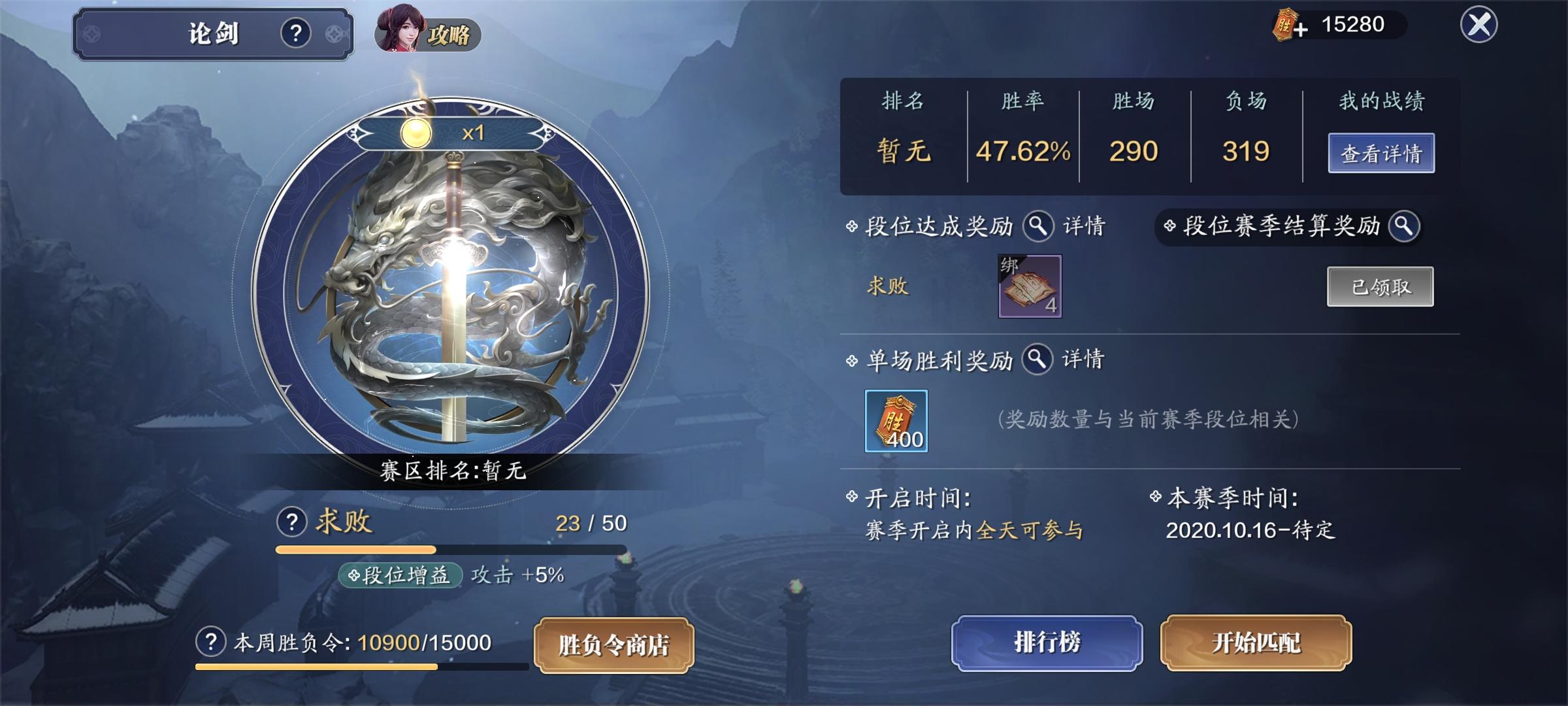1568x706 pixels.
Task: Click the gold 胜 currency emblem in top bar
Action: click(1283, 26)
